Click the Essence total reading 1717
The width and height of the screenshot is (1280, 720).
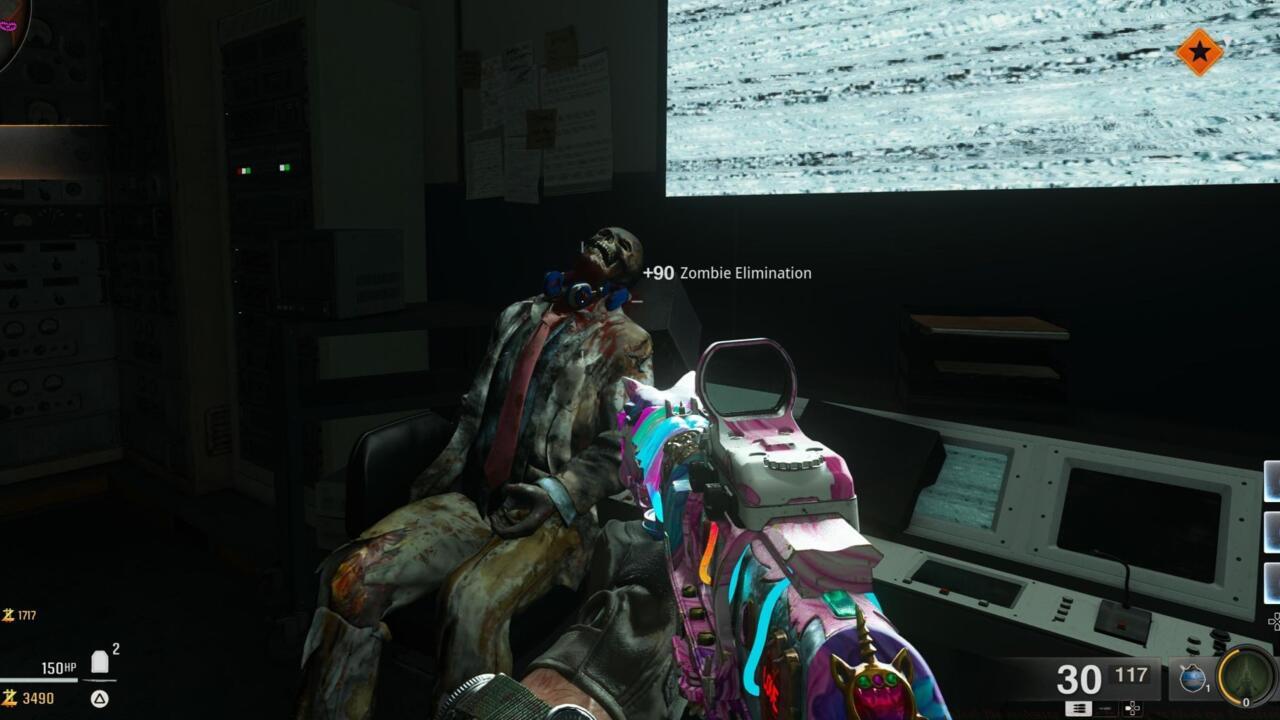point(28,615)
